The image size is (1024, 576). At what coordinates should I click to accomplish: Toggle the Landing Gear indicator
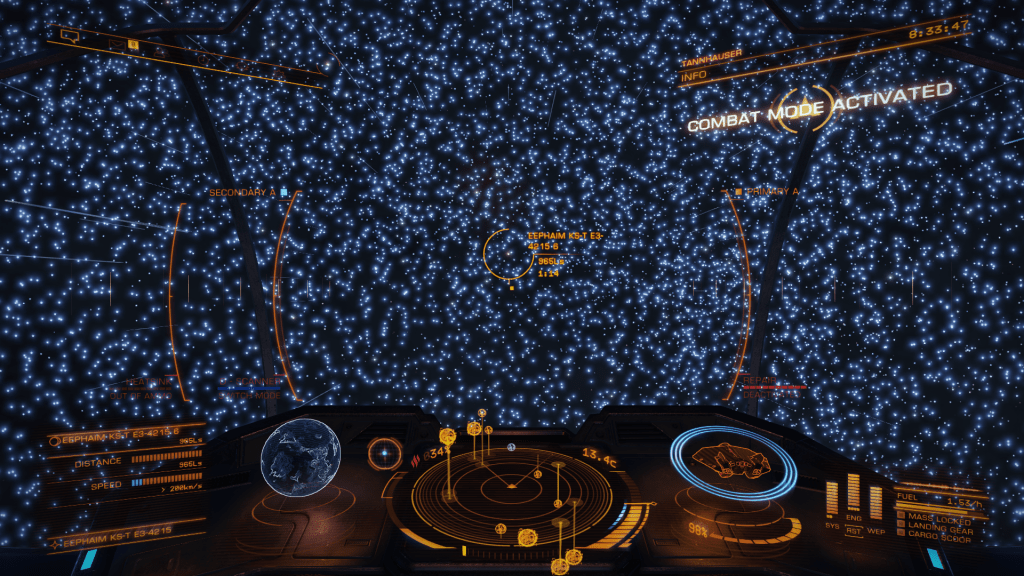pyautogui.click(x=935, y=523)
